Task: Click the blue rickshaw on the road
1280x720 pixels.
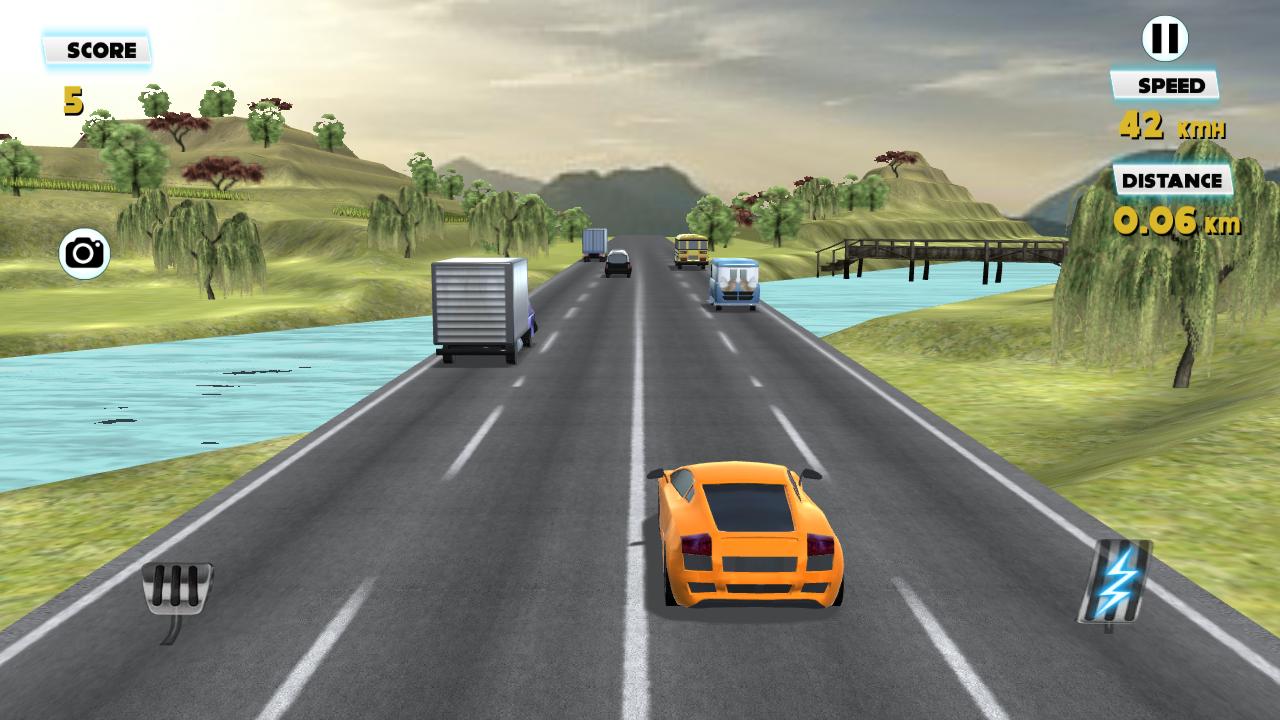Action: click(735, 285)
